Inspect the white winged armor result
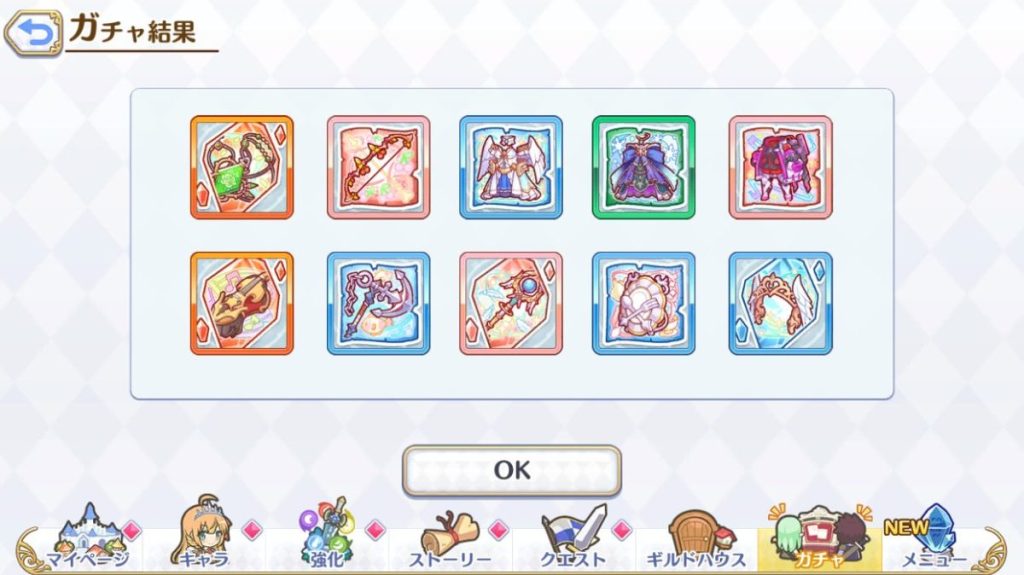The height and width of the screenshot is (575, 1024). coord(511,167)
